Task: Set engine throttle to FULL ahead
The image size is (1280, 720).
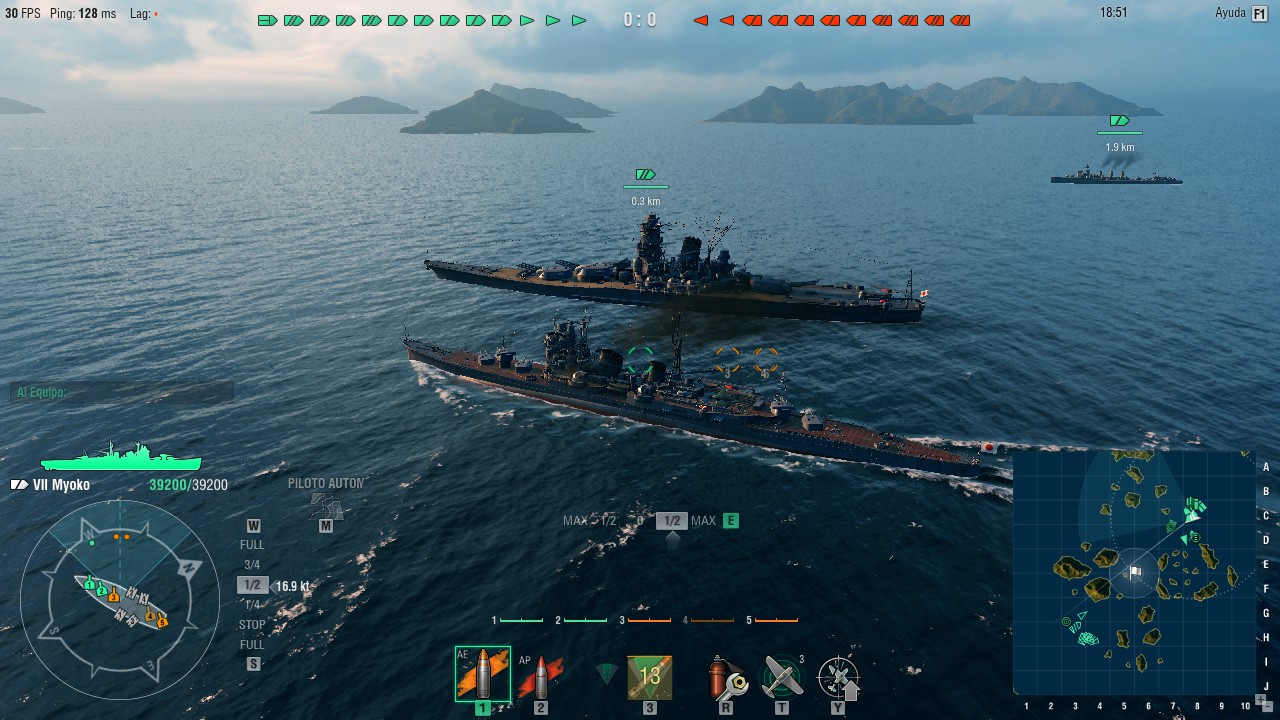Action: [x=252, y=545]
